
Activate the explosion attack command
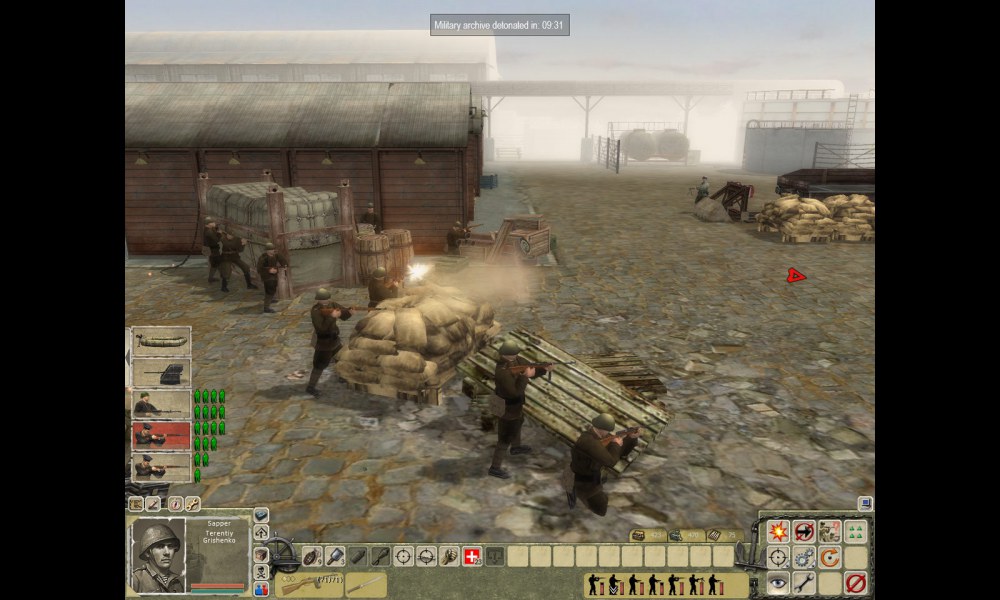pyautogui.click(x=778, y=532)
